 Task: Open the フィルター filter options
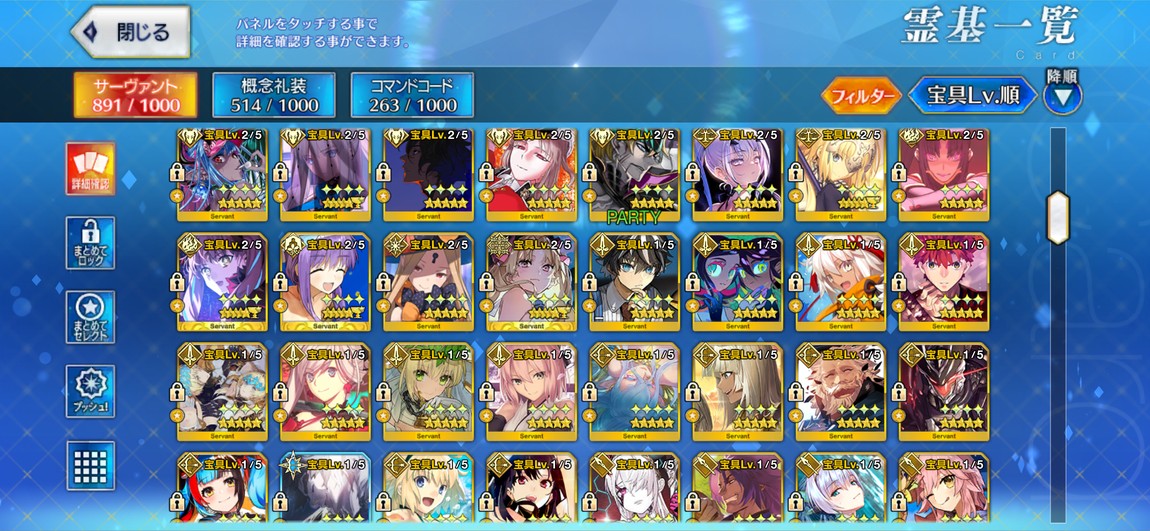pos(861,96)
